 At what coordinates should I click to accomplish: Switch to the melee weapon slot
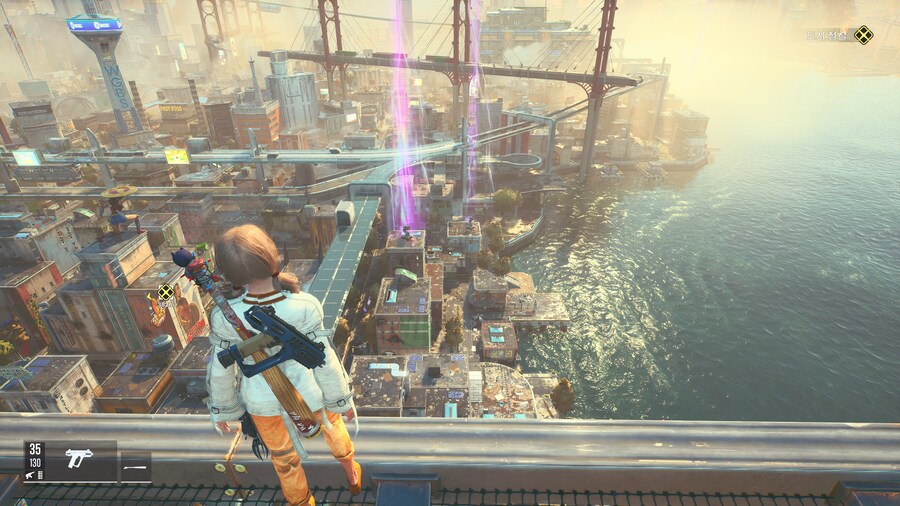click(x=135, y=467)
